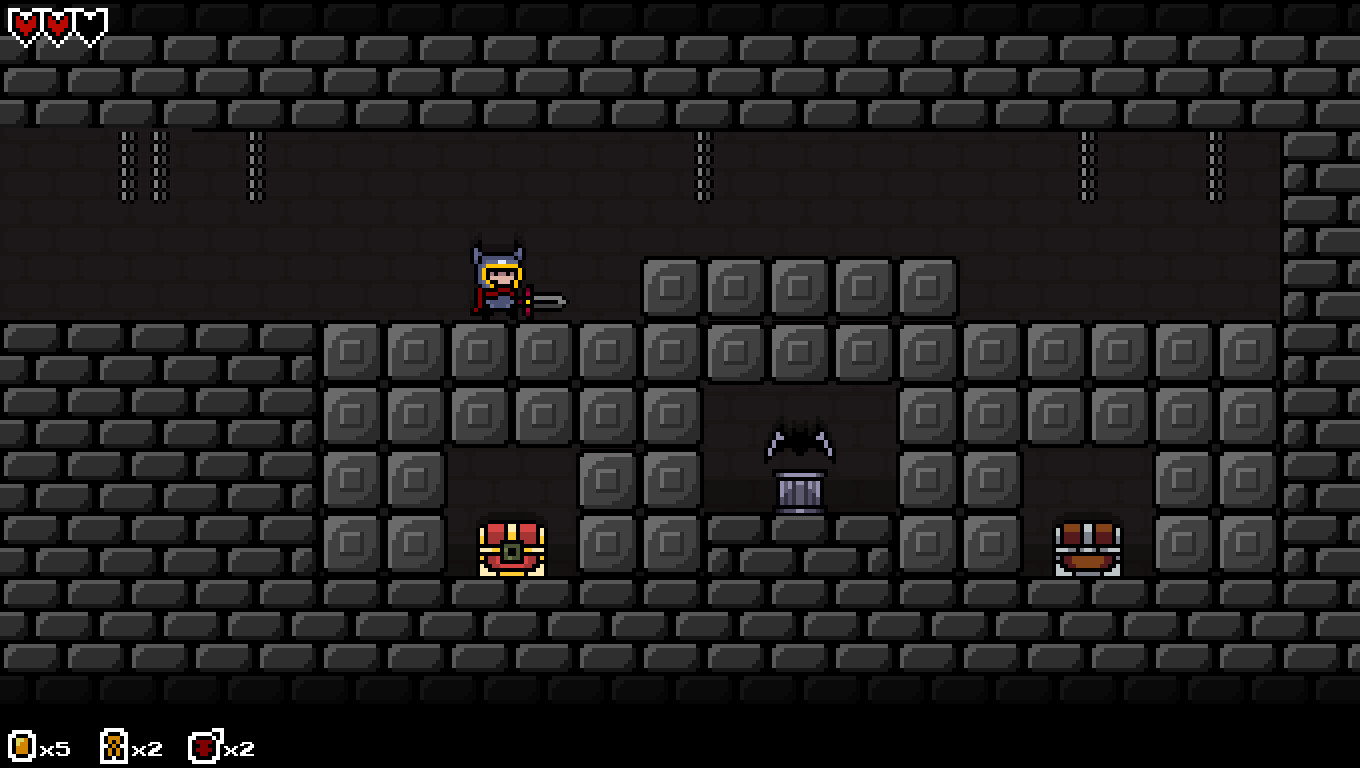1360x768 pixels.
Task: Click the knight character sprite
Action: 497,280
